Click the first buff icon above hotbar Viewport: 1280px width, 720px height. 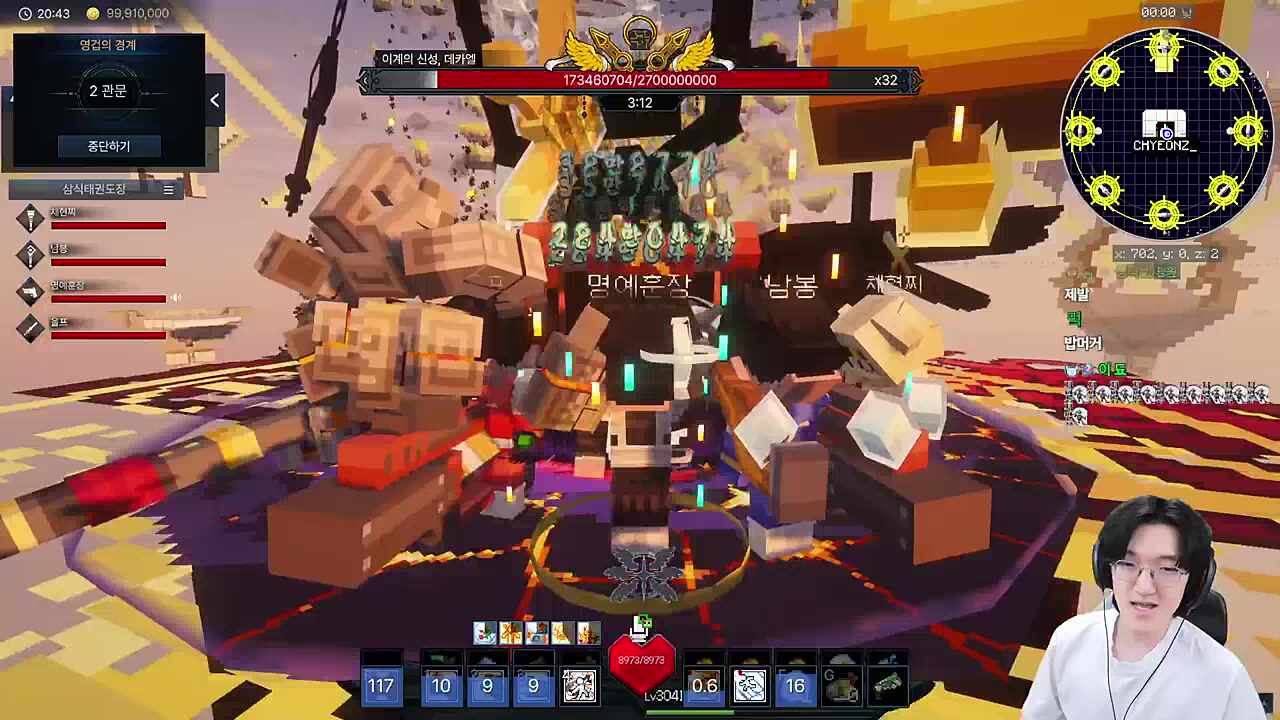pyautogui.click(x=485, y=633)
